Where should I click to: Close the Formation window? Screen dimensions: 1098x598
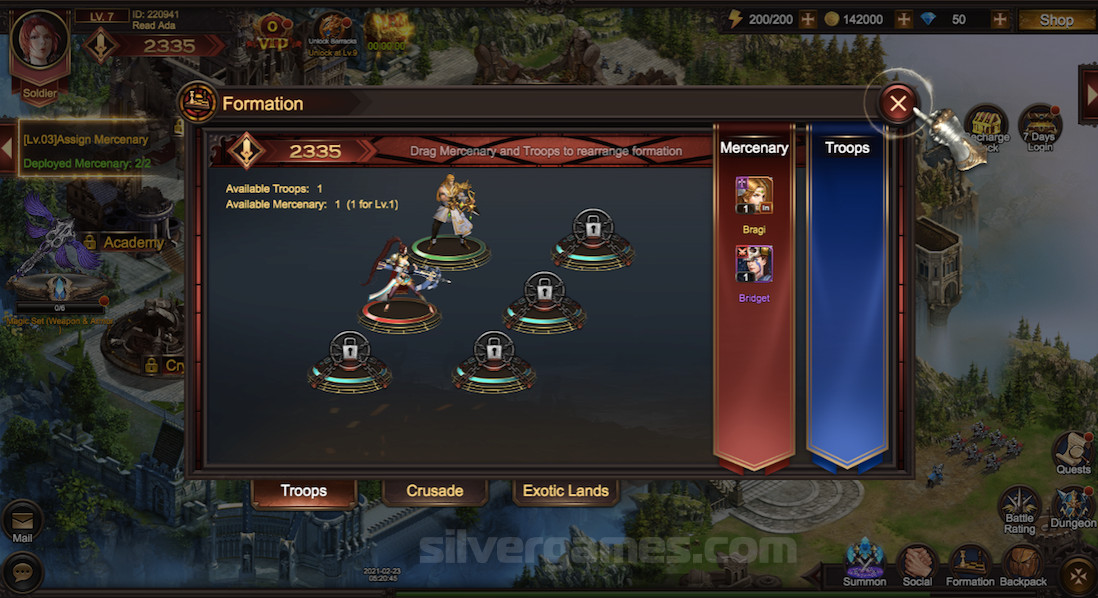pos(898,103)
